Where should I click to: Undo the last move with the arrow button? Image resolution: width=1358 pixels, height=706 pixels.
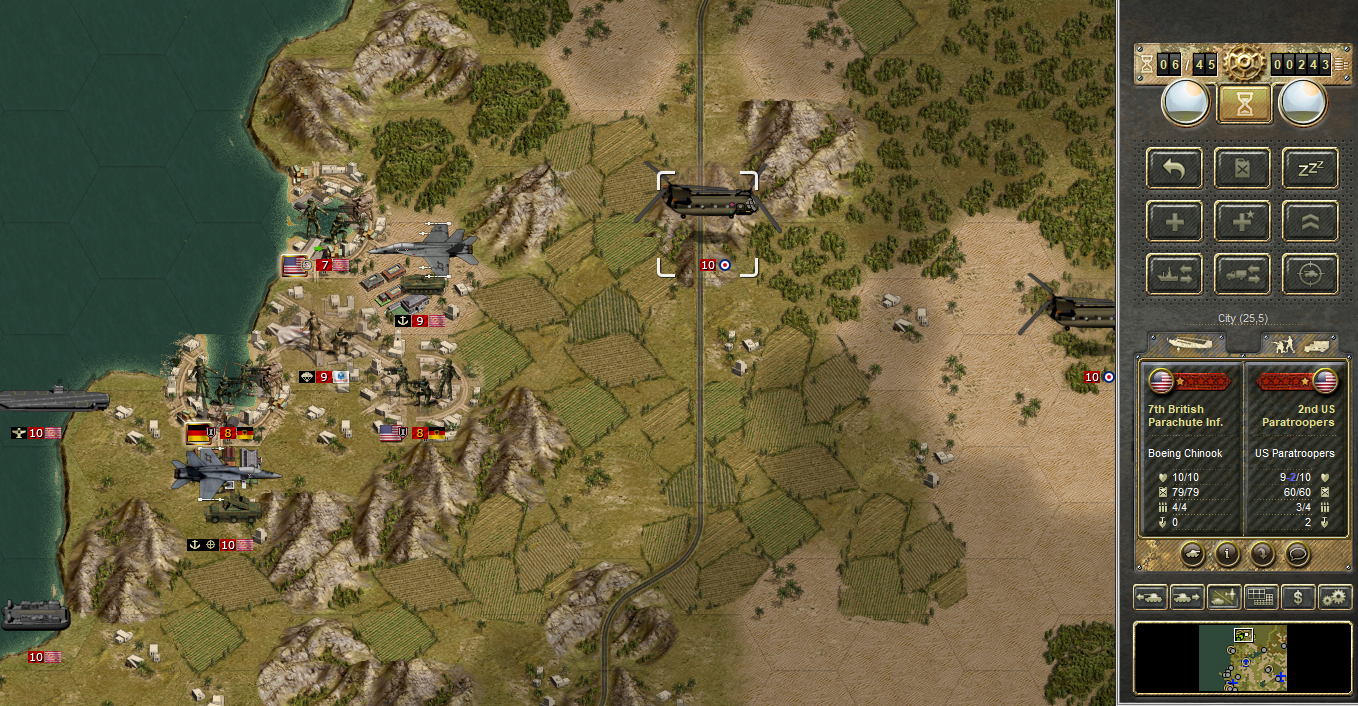point(1174,168)
